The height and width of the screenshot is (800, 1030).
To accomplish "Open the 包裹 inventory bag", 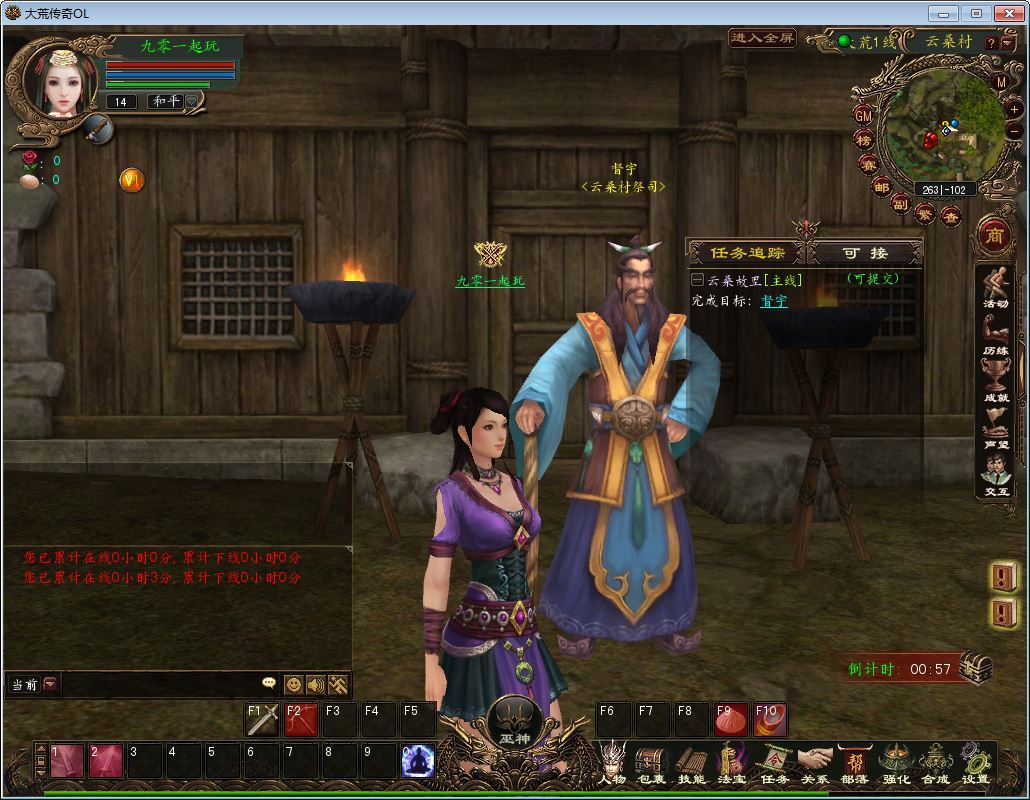I will click(x=651, y=764).
